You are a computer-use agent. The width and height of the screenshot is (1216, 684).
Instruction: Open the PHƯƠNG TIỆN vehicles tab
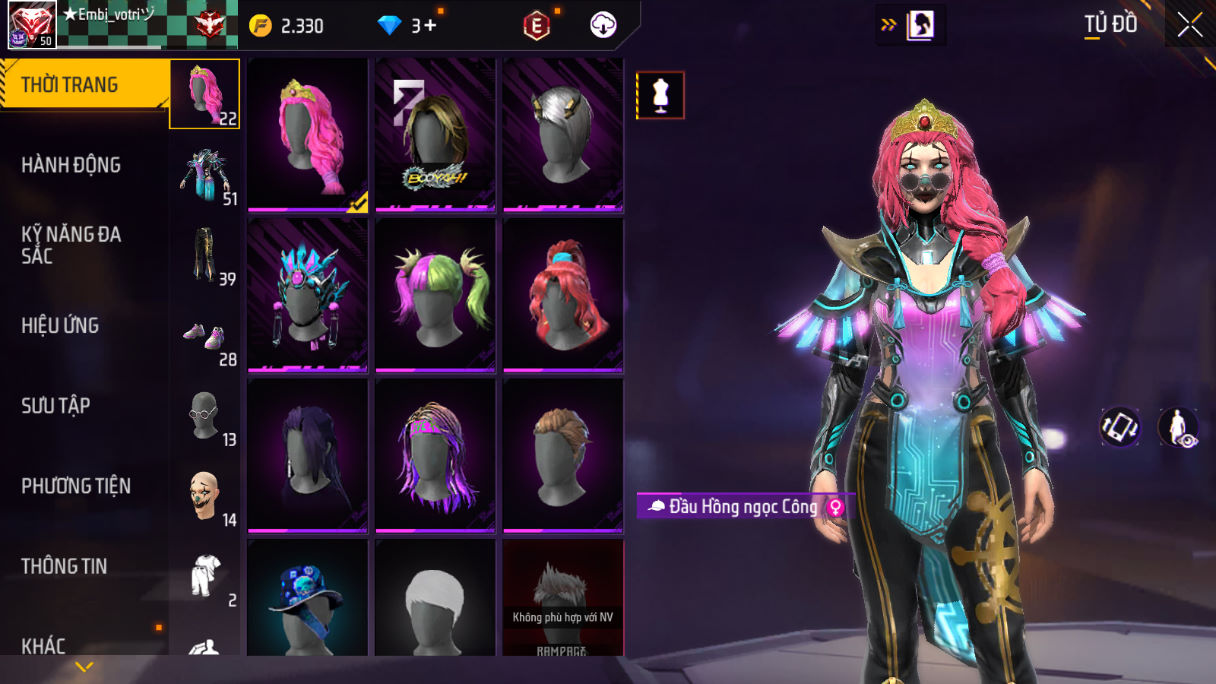click(x=76, y=486)
